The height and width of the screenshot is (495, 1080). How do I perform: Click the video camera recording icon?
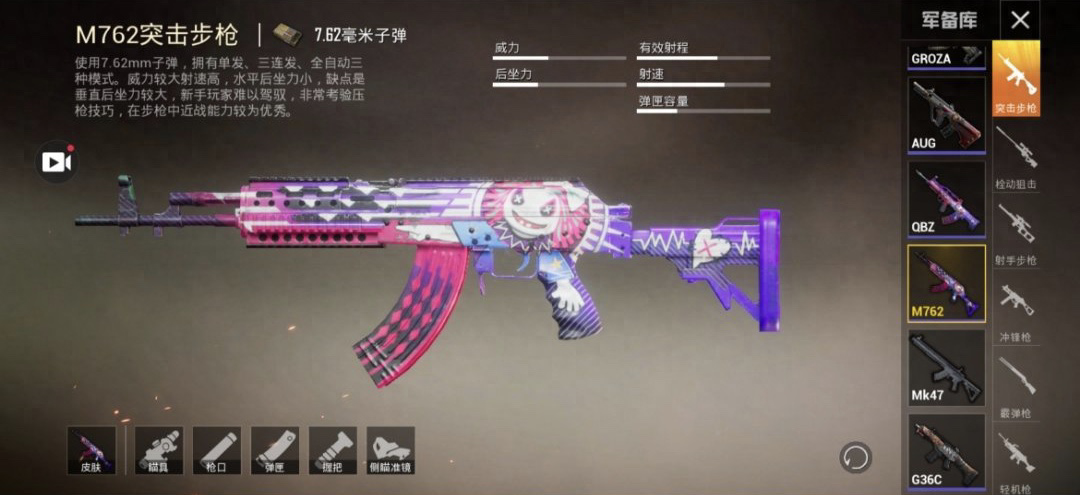(56, 162)
